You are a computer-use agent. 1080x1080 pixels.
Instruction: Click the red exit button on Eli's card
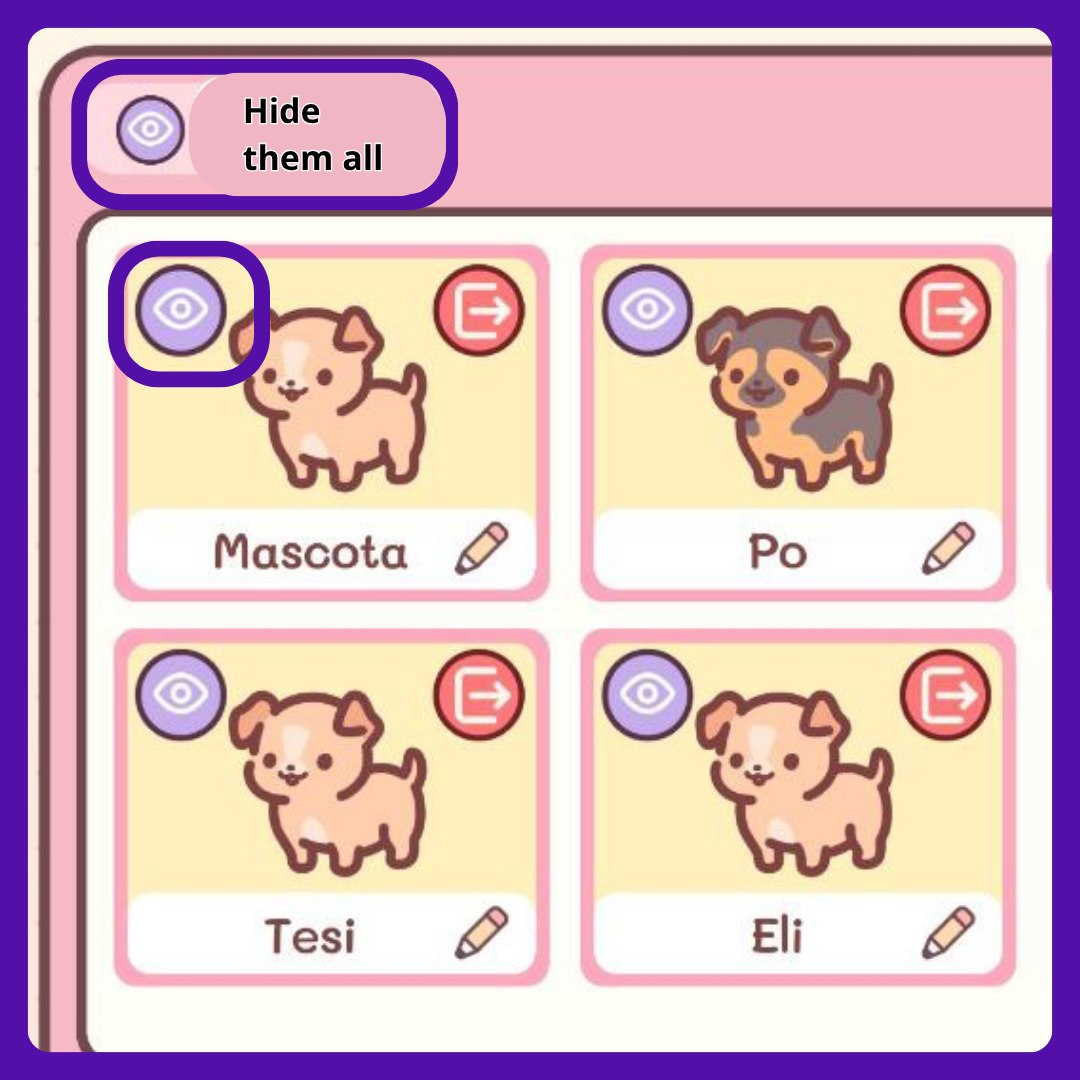(946, 695)
